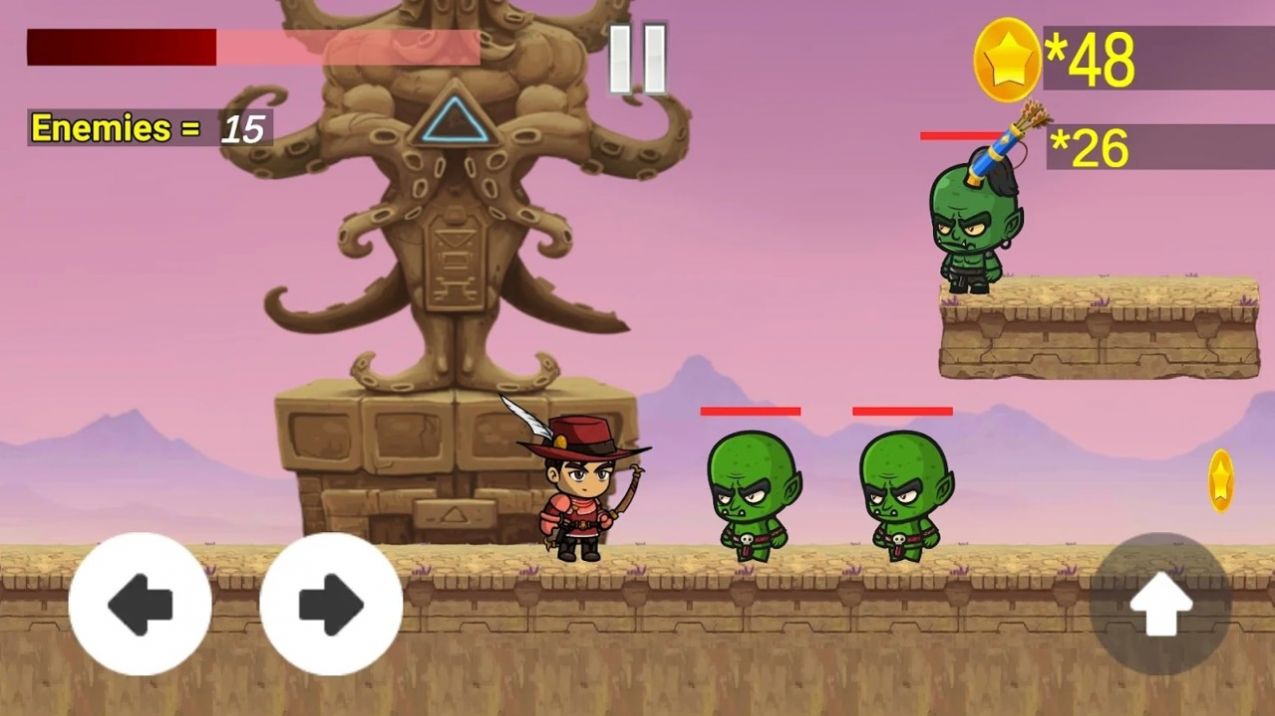Pause the game with the pause button
The width and height of the screenshot is (1275, 716).
coord(638,59)
